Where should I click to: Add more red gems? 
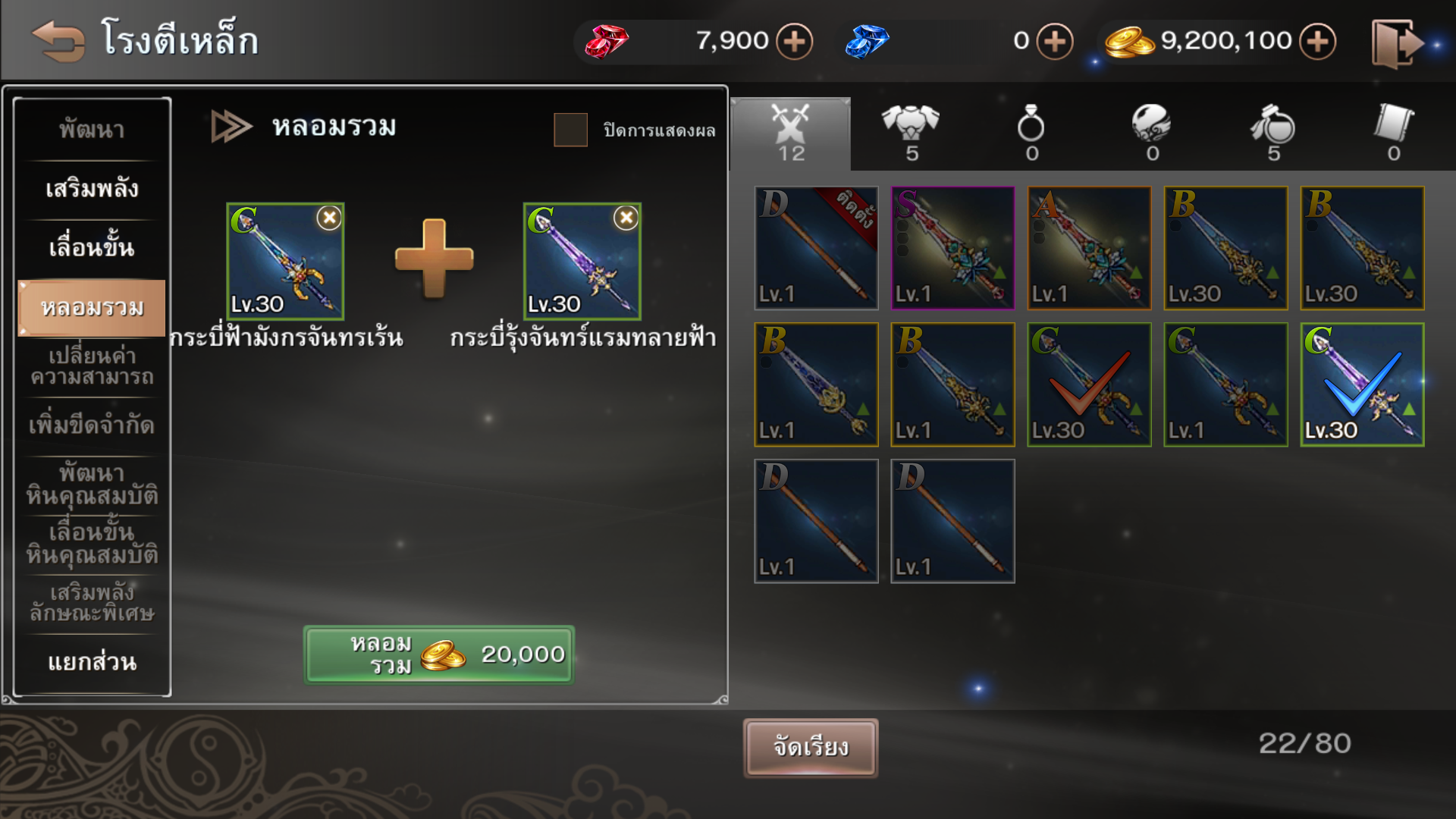click(795, 41)
